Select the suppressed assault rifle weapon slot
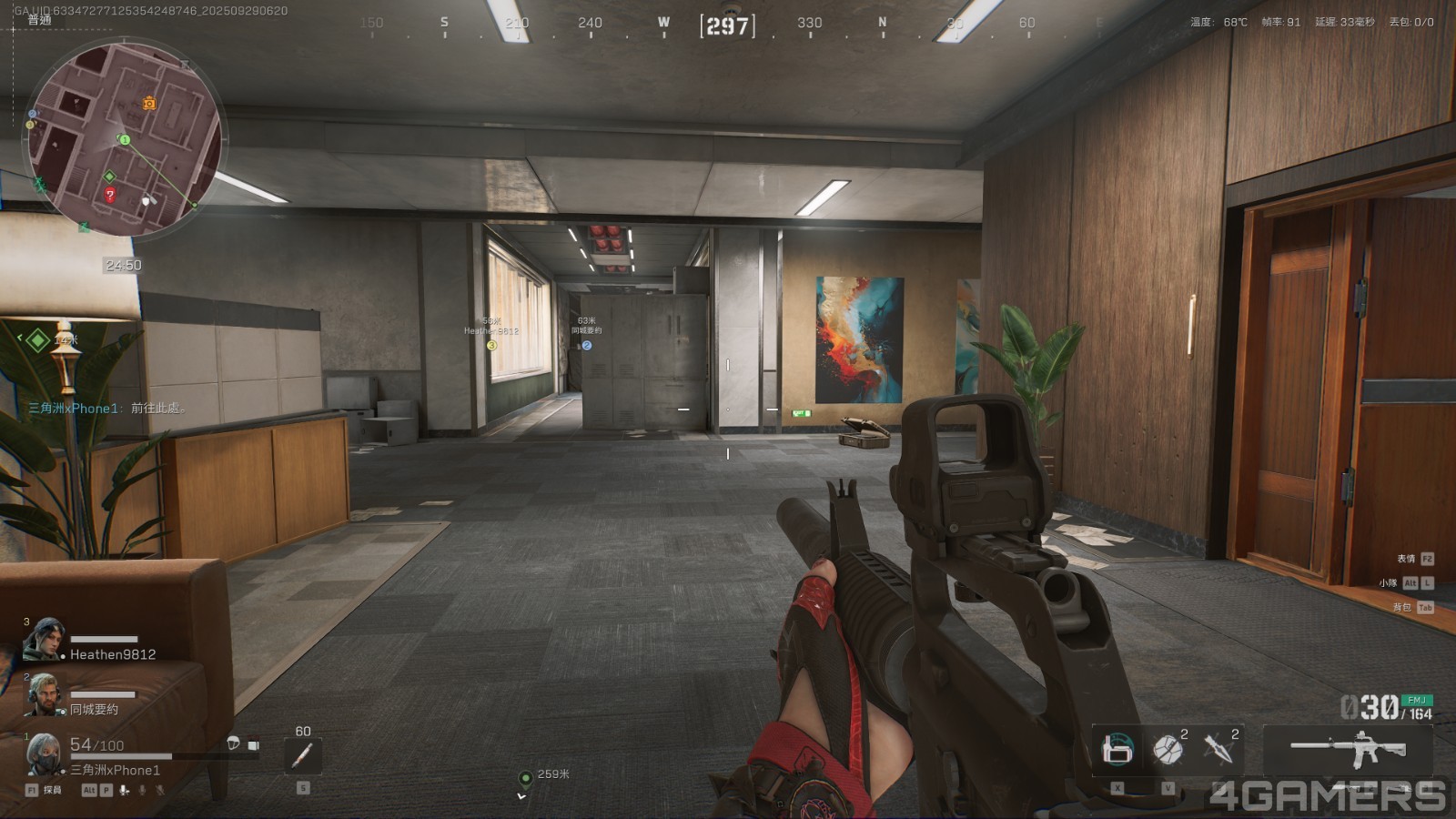The height and width of the screenshot is (819, 1456). click(1348, 750)
